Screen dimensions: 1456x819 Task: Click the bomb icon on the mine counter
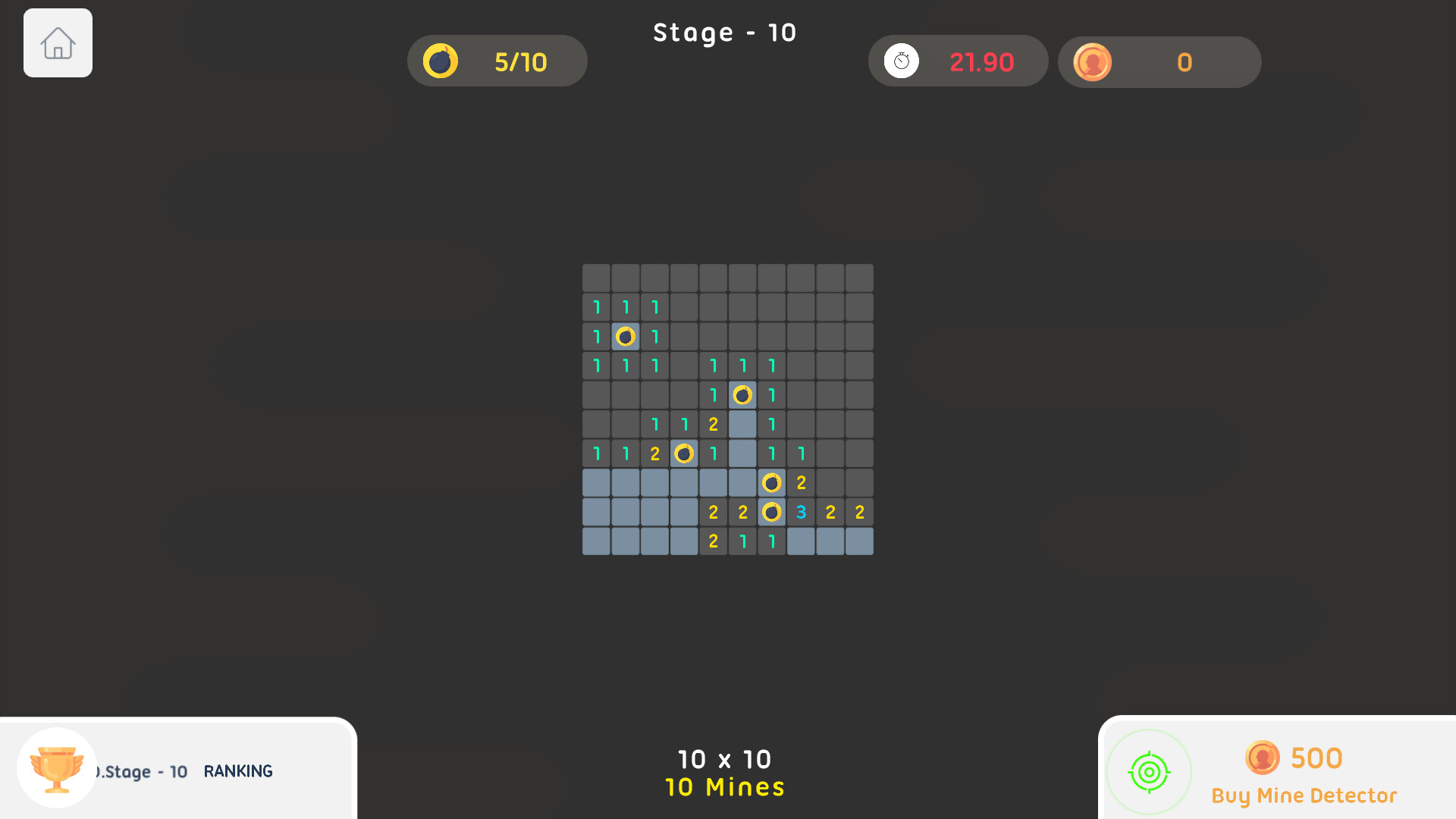[442, 61]
